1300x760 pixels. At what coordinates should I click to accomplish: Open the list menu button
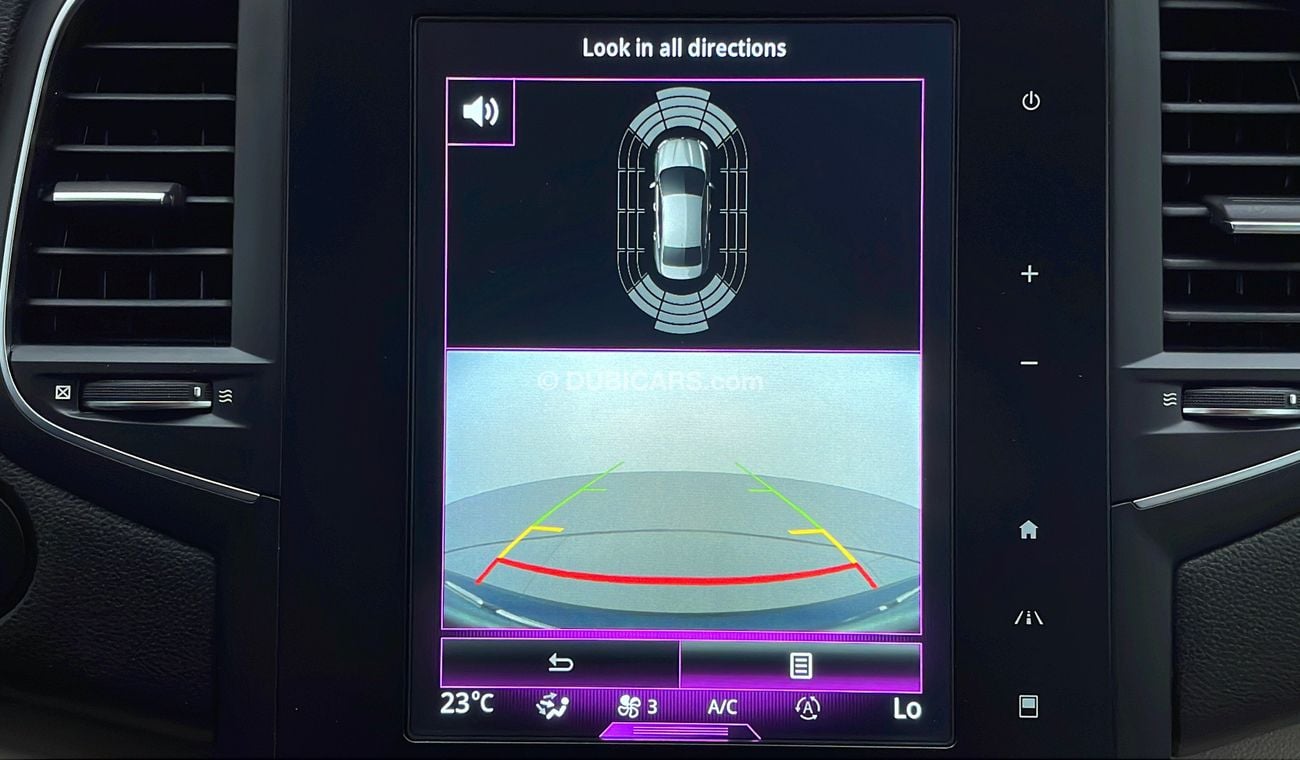click(800, 665)
